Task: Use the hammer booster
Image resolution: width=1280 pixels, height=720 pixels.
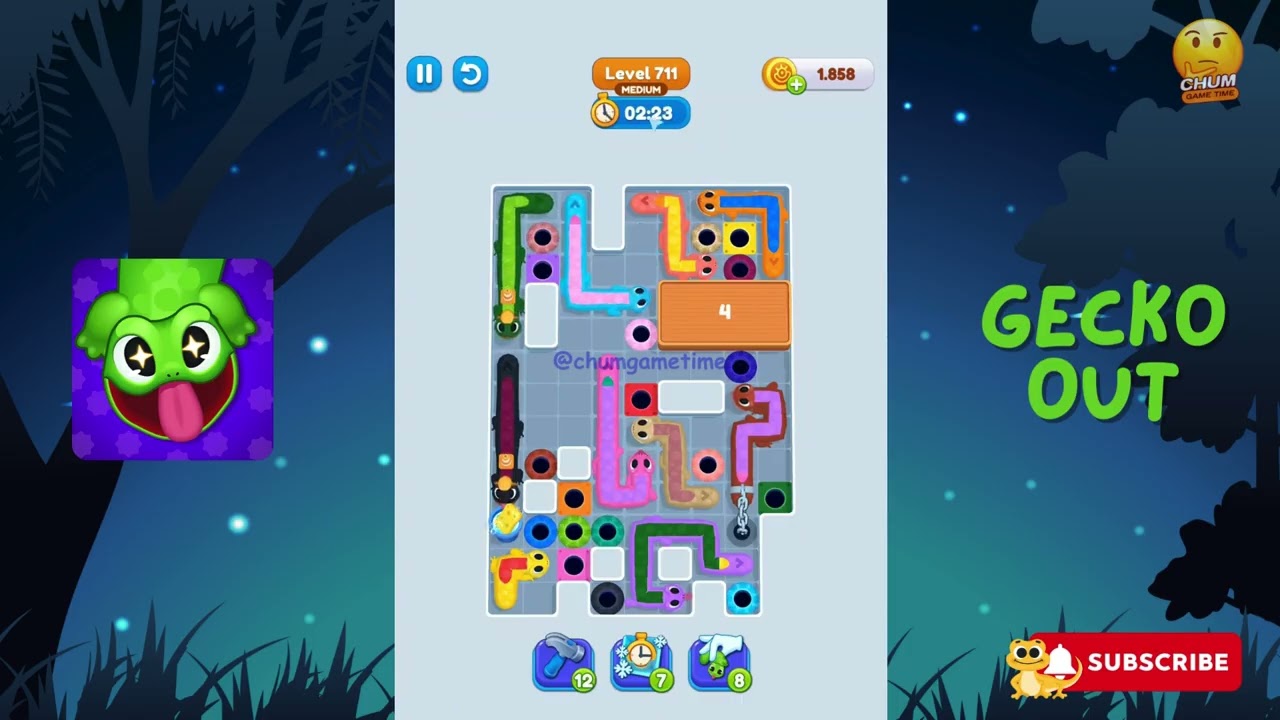Action: (563, 661)
